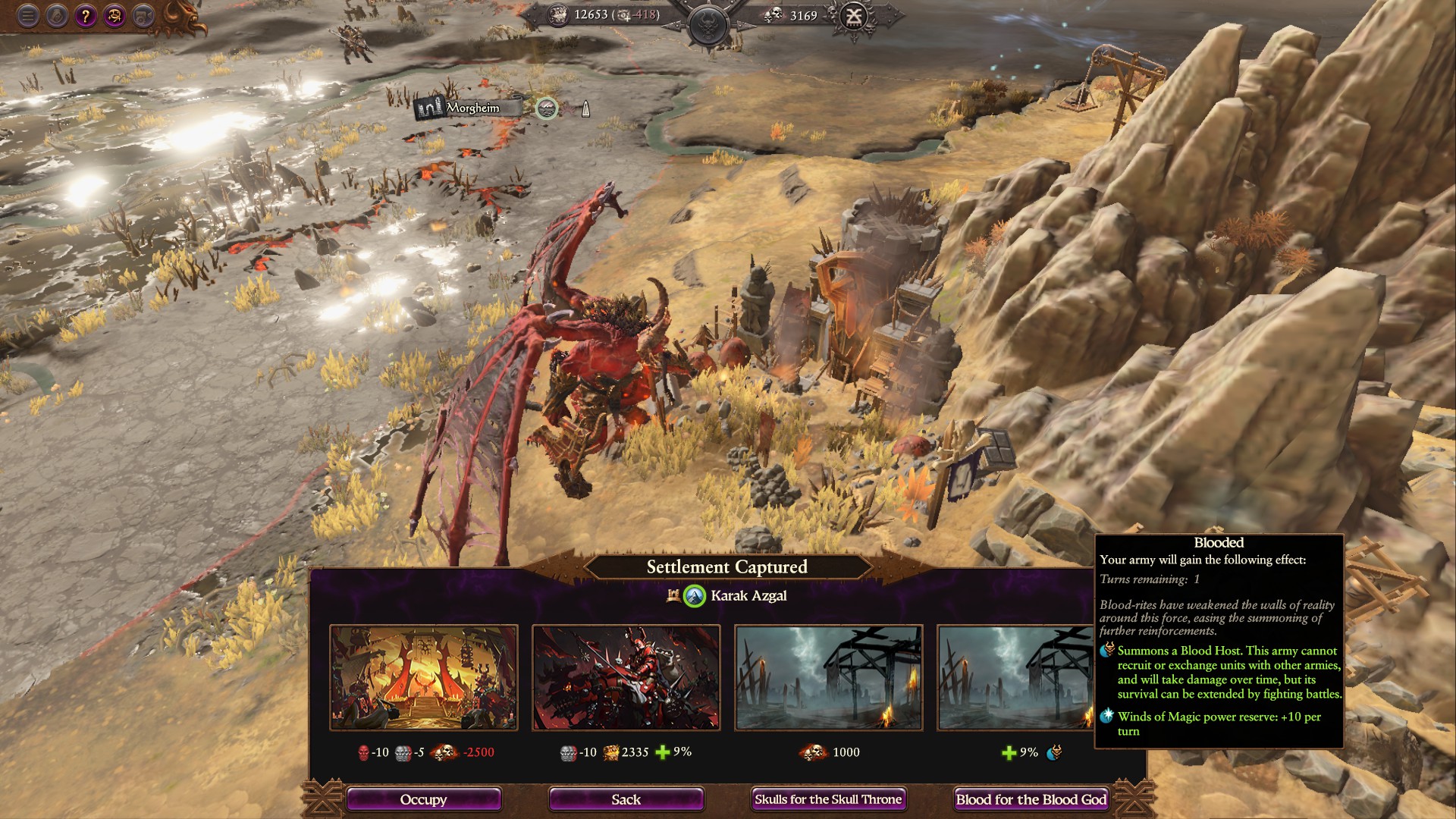Open the spell browser rune button
This screenshot has width=1456, height=819.
115,15
